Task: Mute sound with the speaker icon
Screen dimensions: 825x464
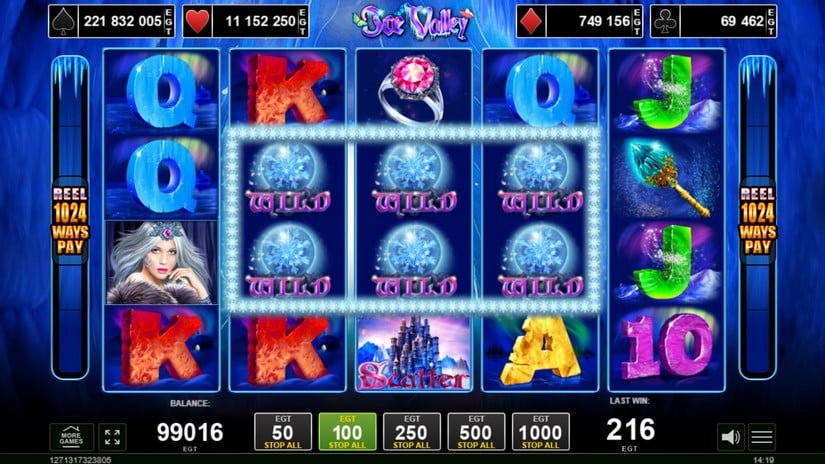Action: pos(730,437)
